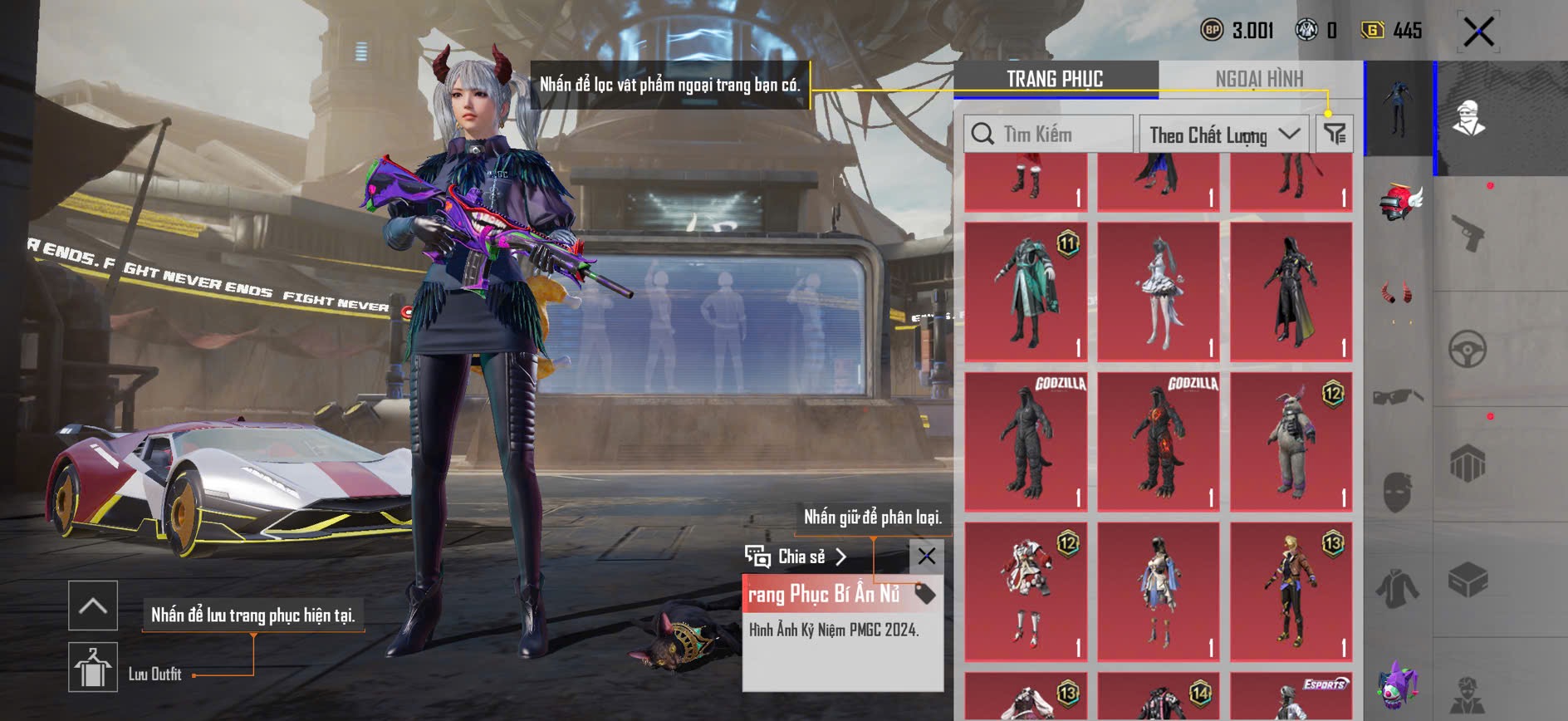Save current look with Lưu Outfit
Image resolution: width=1568 pixels, height=721 pixels.
coord(92,667)
